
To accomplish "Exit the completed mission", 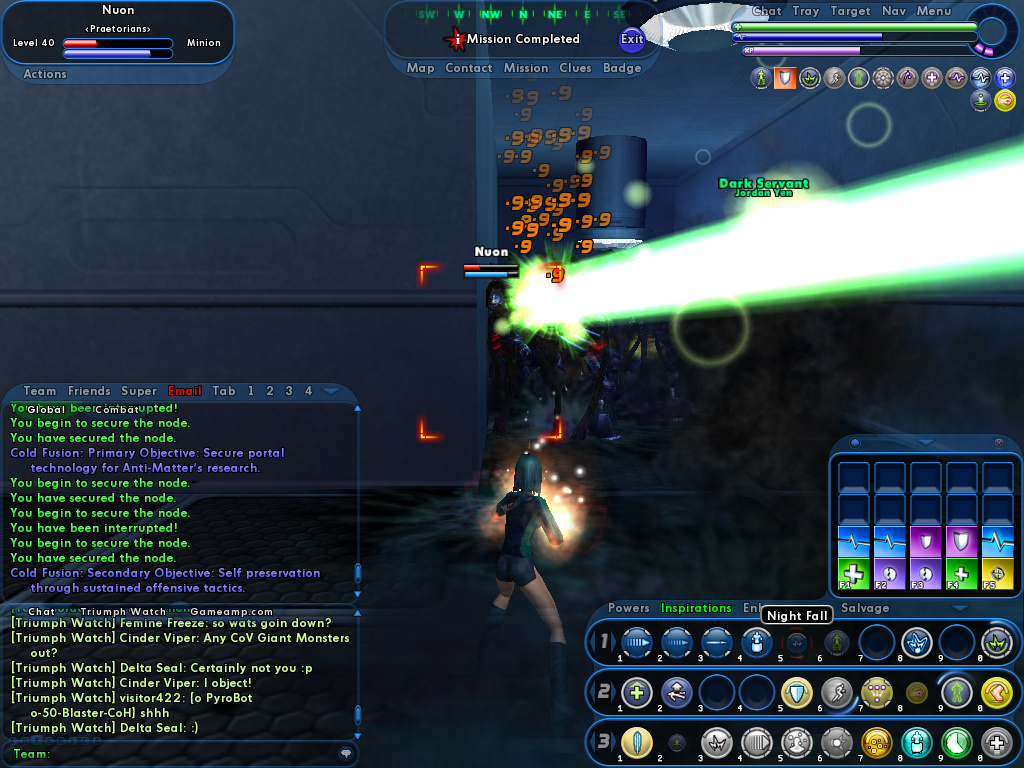I will pyautogui.click(x=632, y=40).
